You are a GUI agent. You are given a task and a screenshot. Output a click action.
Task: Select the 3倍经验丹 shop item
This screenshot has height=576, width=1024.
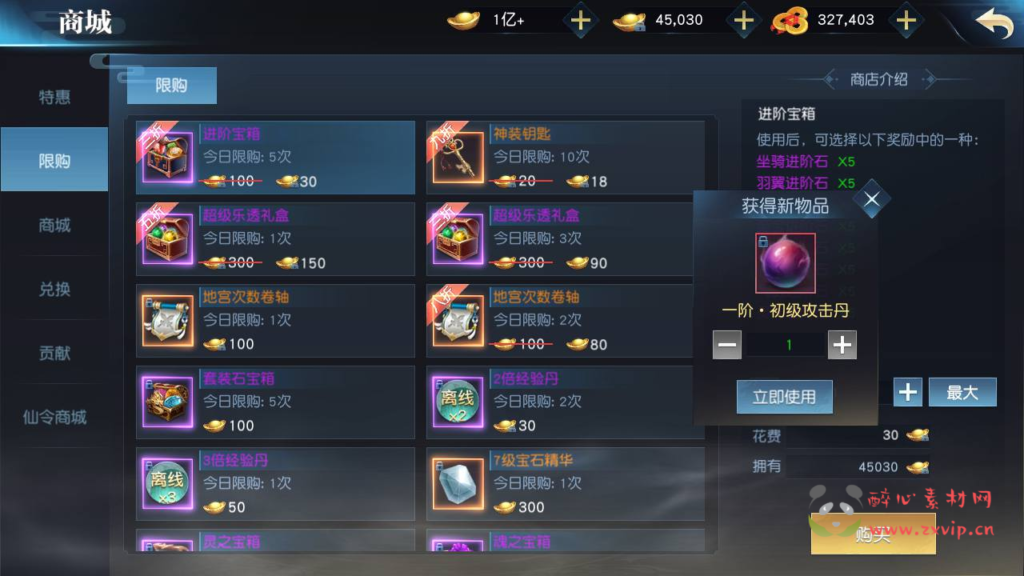tap(275, 484)
